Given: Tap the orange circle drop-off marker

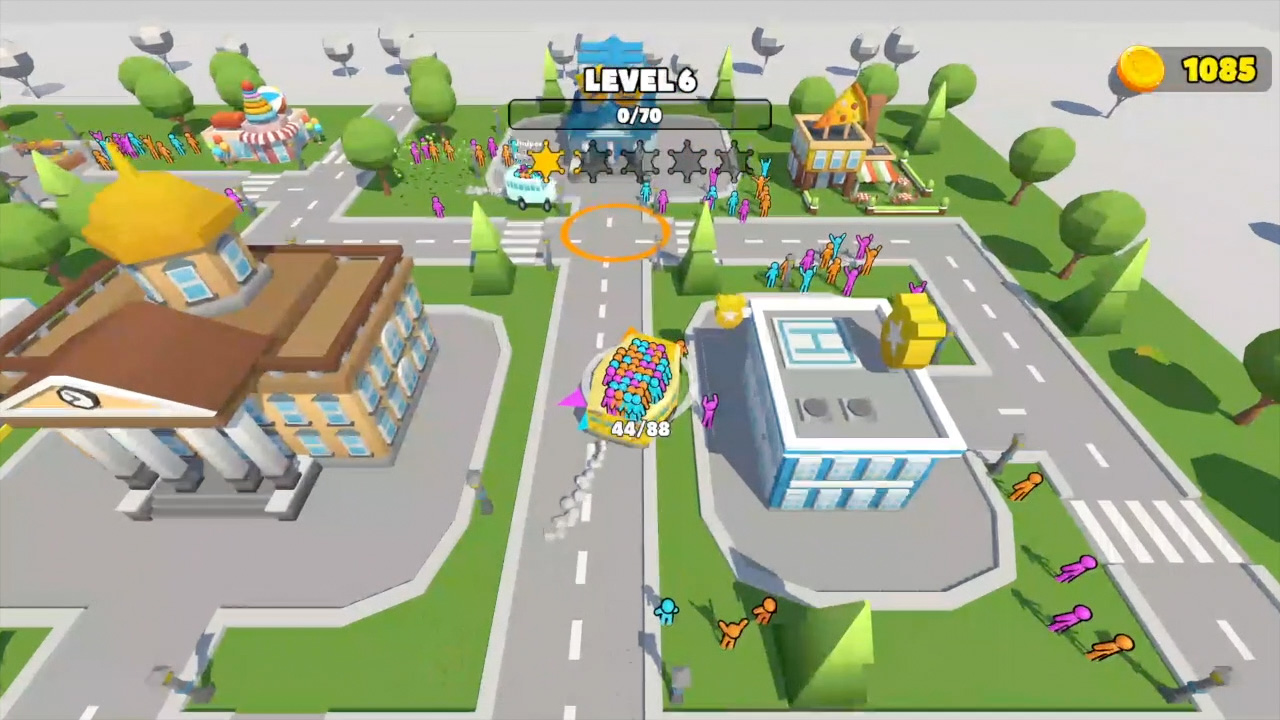Looking at the screenshot, I should point(616,234).
